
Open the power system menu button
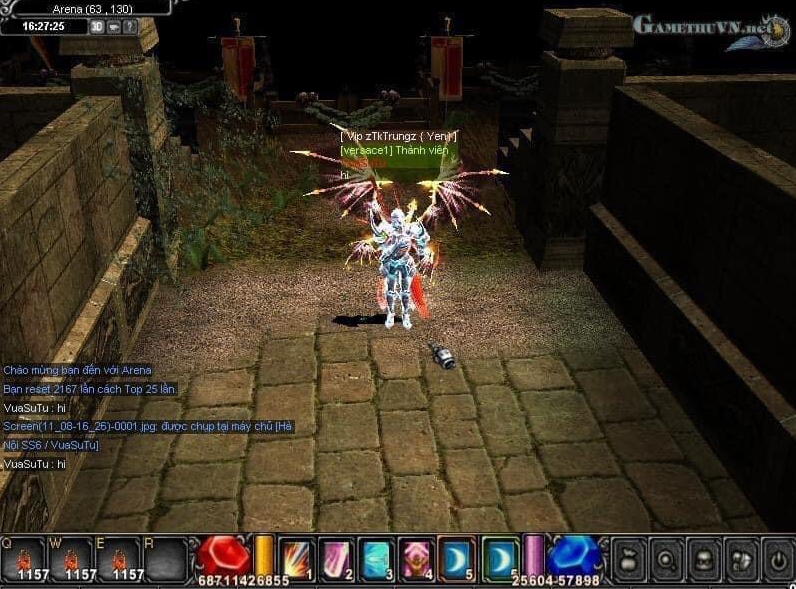click(x=777, y=556)
